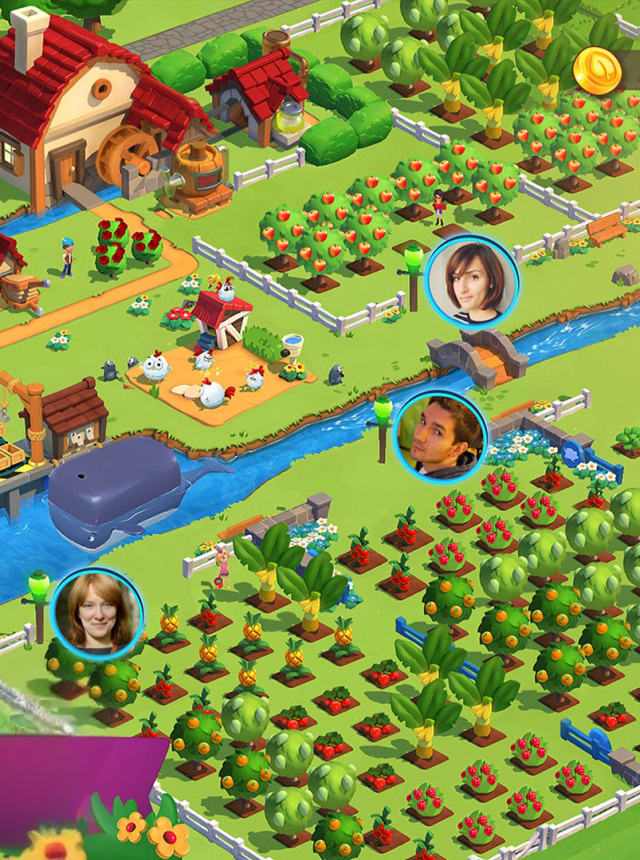Choose the red-haired woman's friend portrait

coord(97,613)
